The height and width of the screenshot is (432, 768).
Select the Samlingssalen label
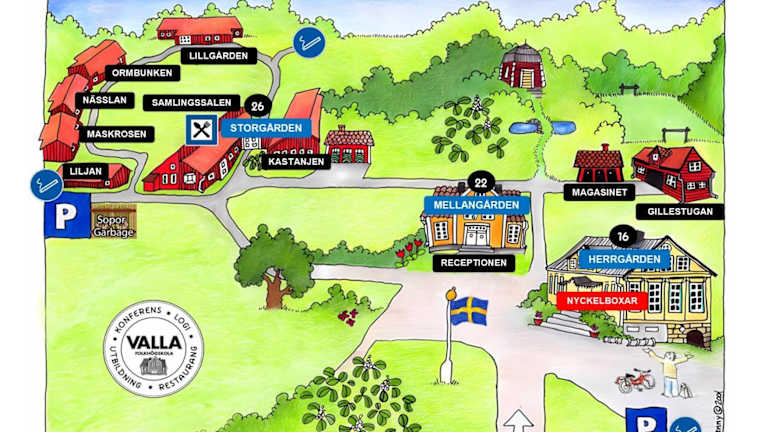[x=191, y=102]
